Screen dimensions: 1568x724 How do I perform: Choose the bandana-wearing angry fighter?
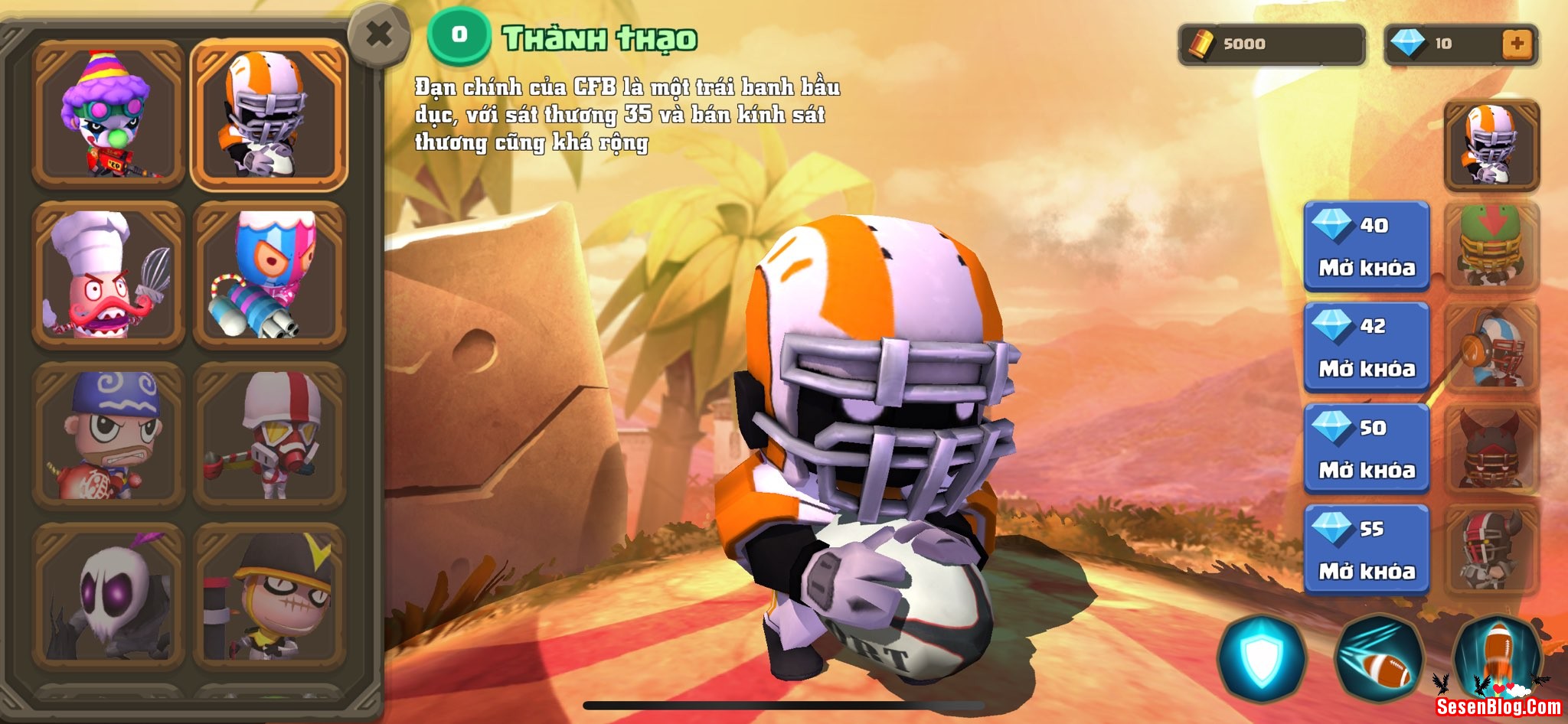[108, 435]
